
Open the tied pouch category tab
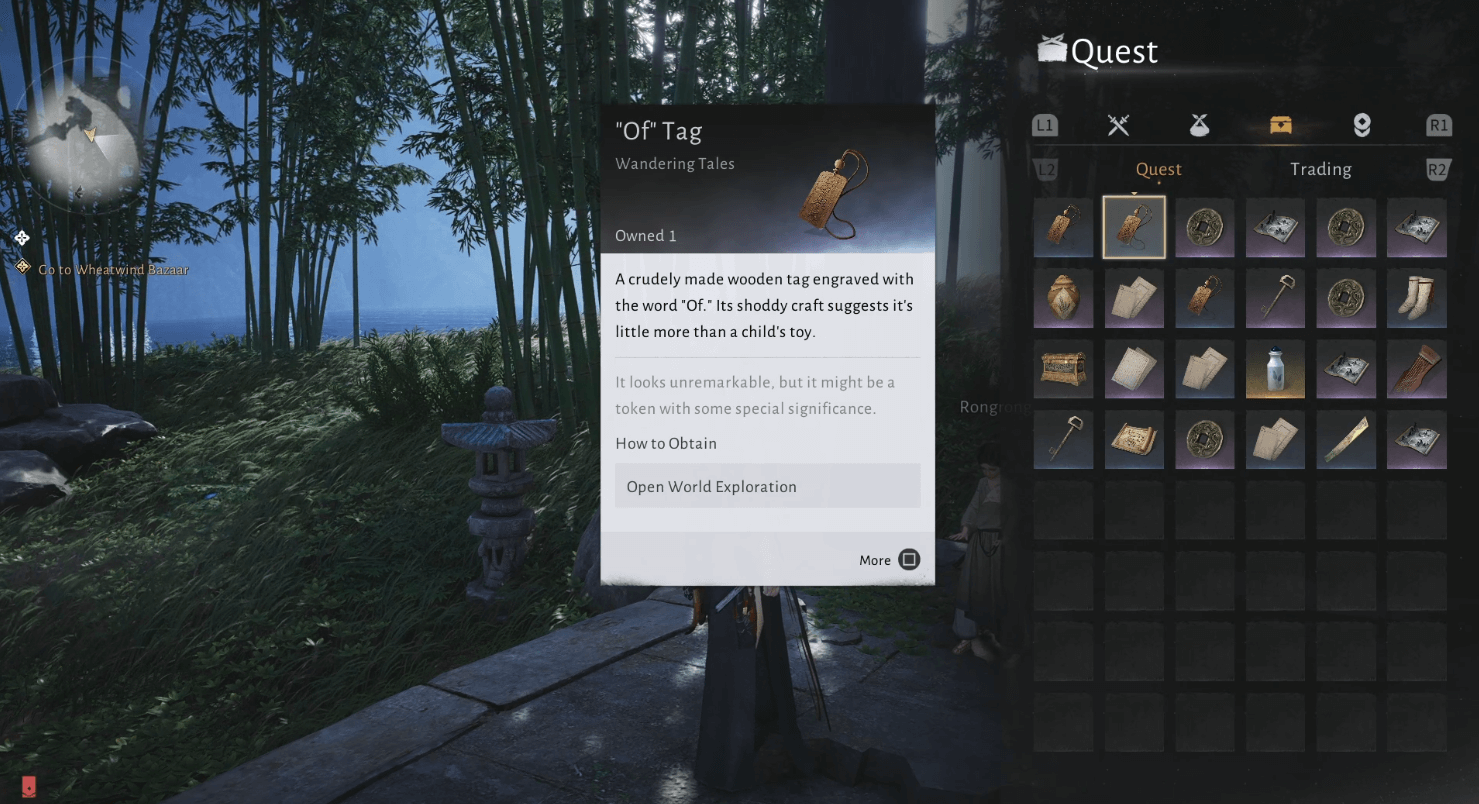point(1199,125)
